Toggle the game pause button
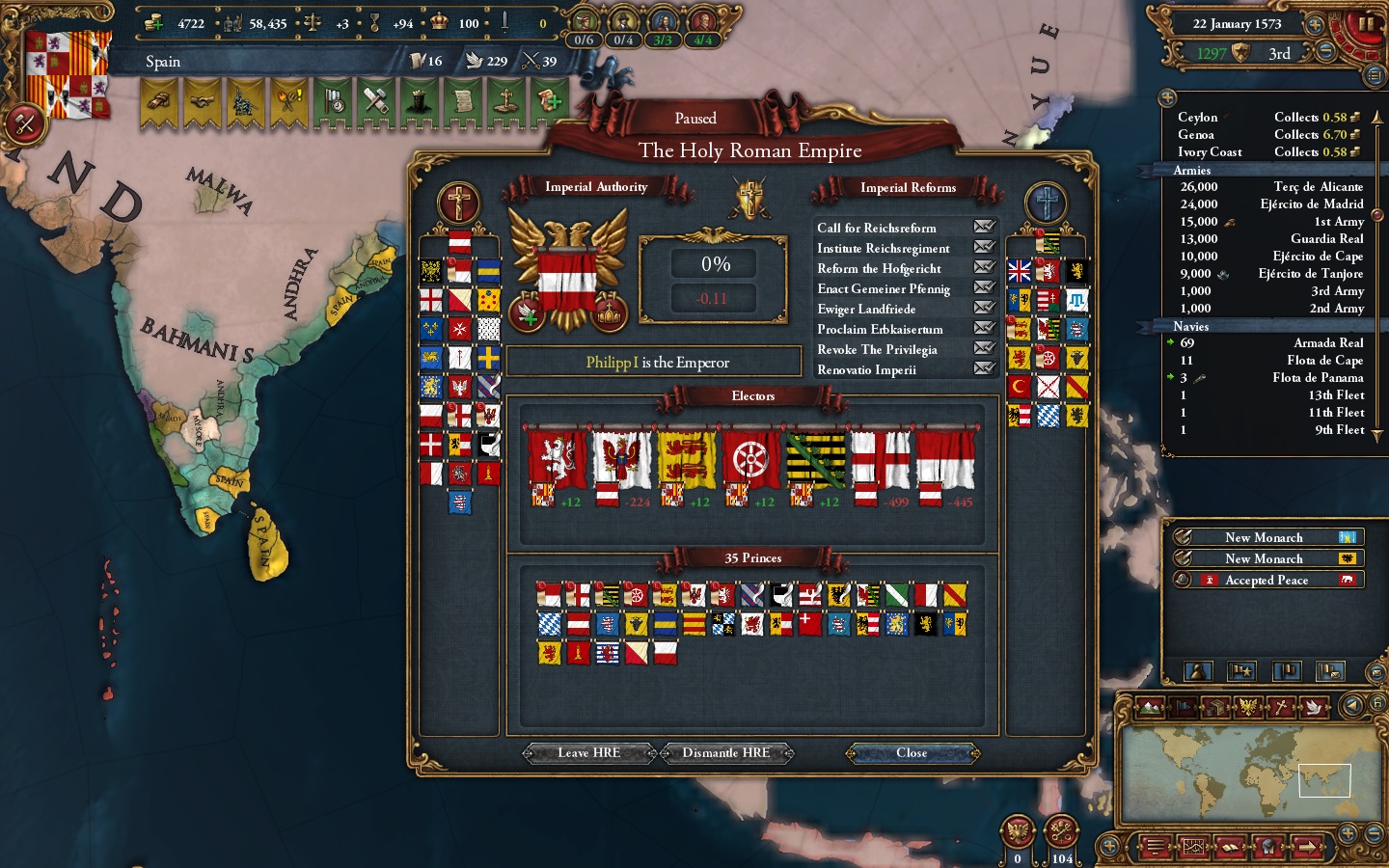The height and width of the screenshot is (868, 1389). point(1365,25)
